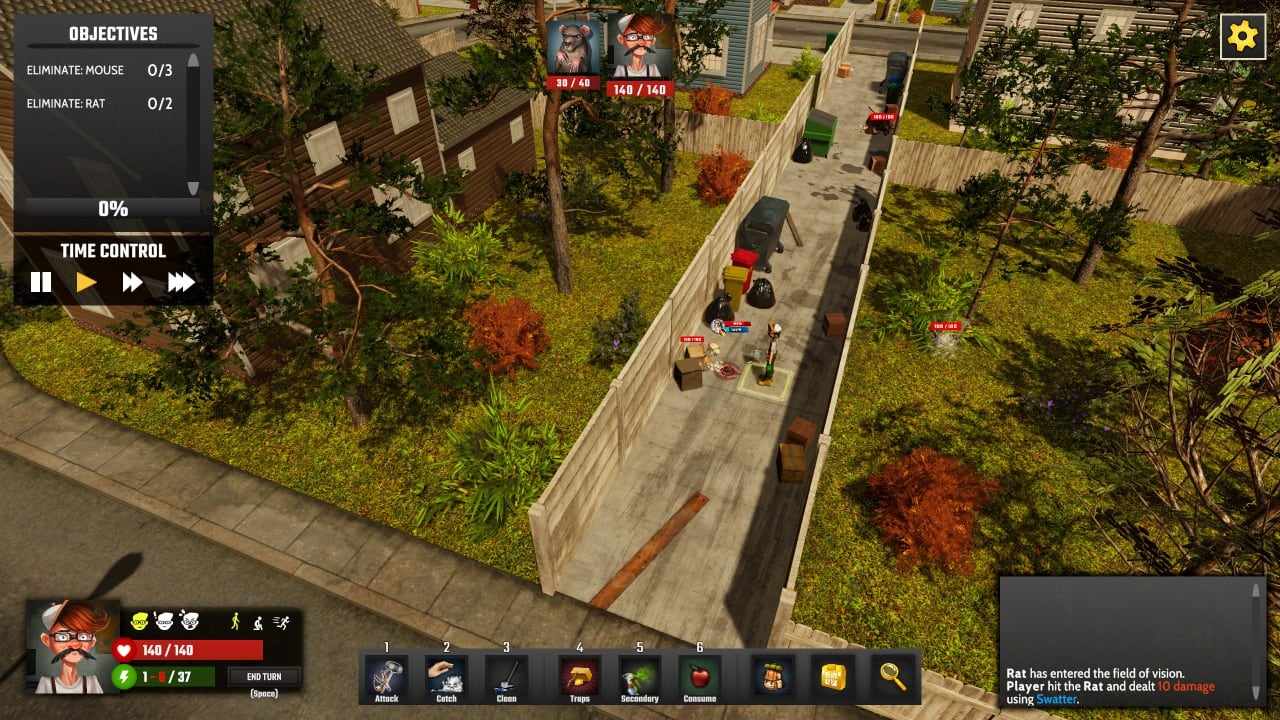Open the backpack inventory

click(772, 675)
